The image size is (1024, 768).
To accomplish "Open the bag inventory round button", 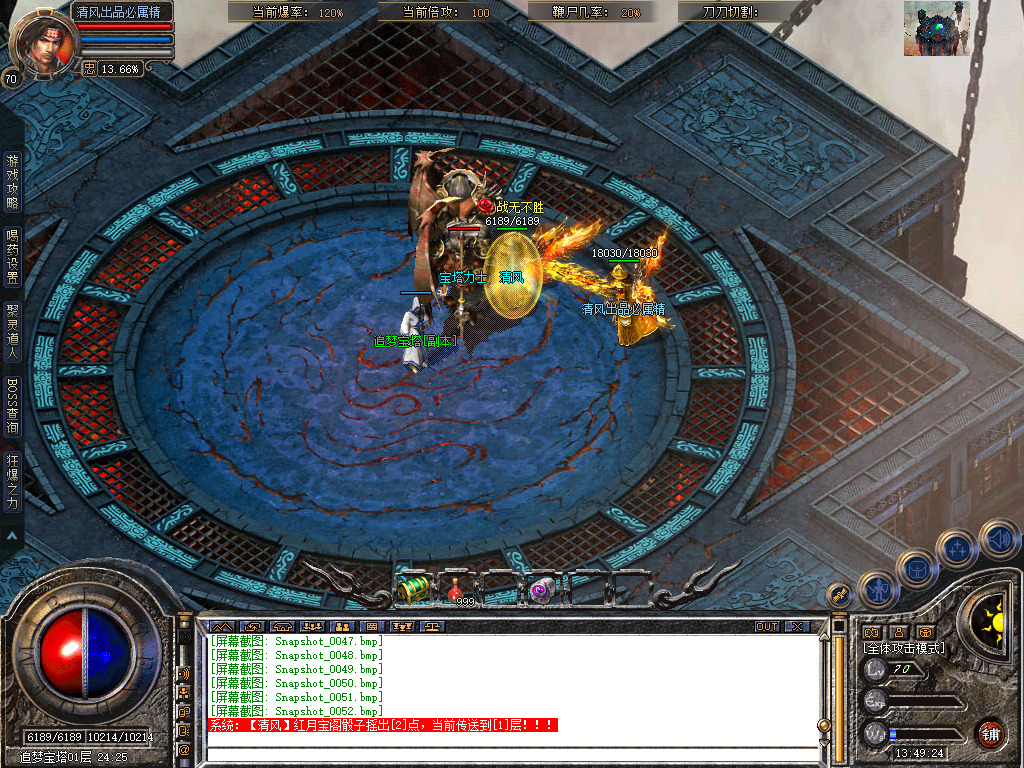I will point(916,568).
